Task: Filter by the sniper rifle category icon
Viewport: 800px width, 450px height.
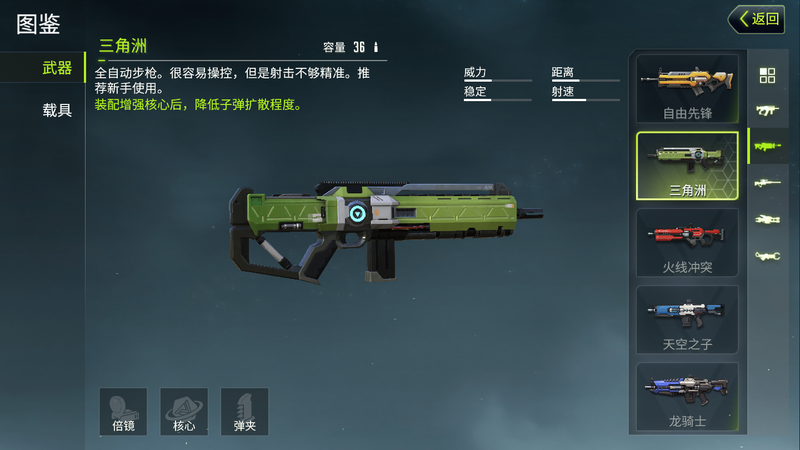Action: (x=768, y=183)
